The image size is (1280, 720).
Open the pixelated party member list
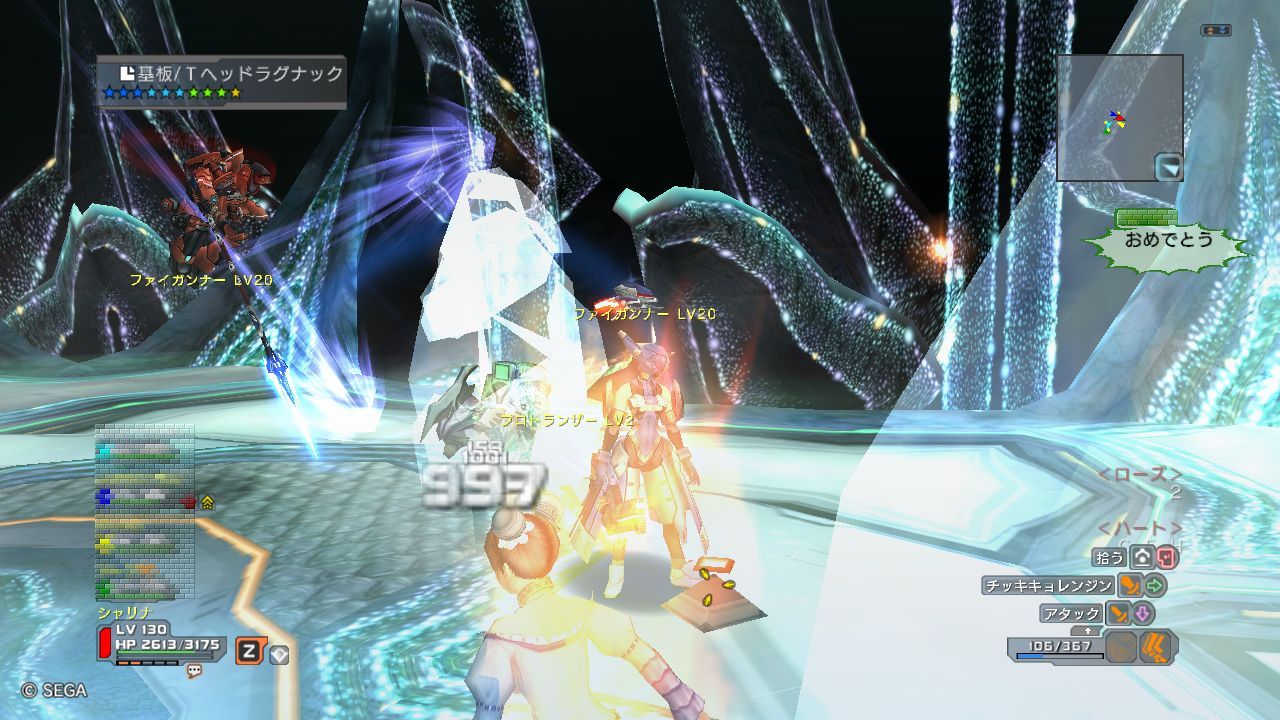(144, 512)
